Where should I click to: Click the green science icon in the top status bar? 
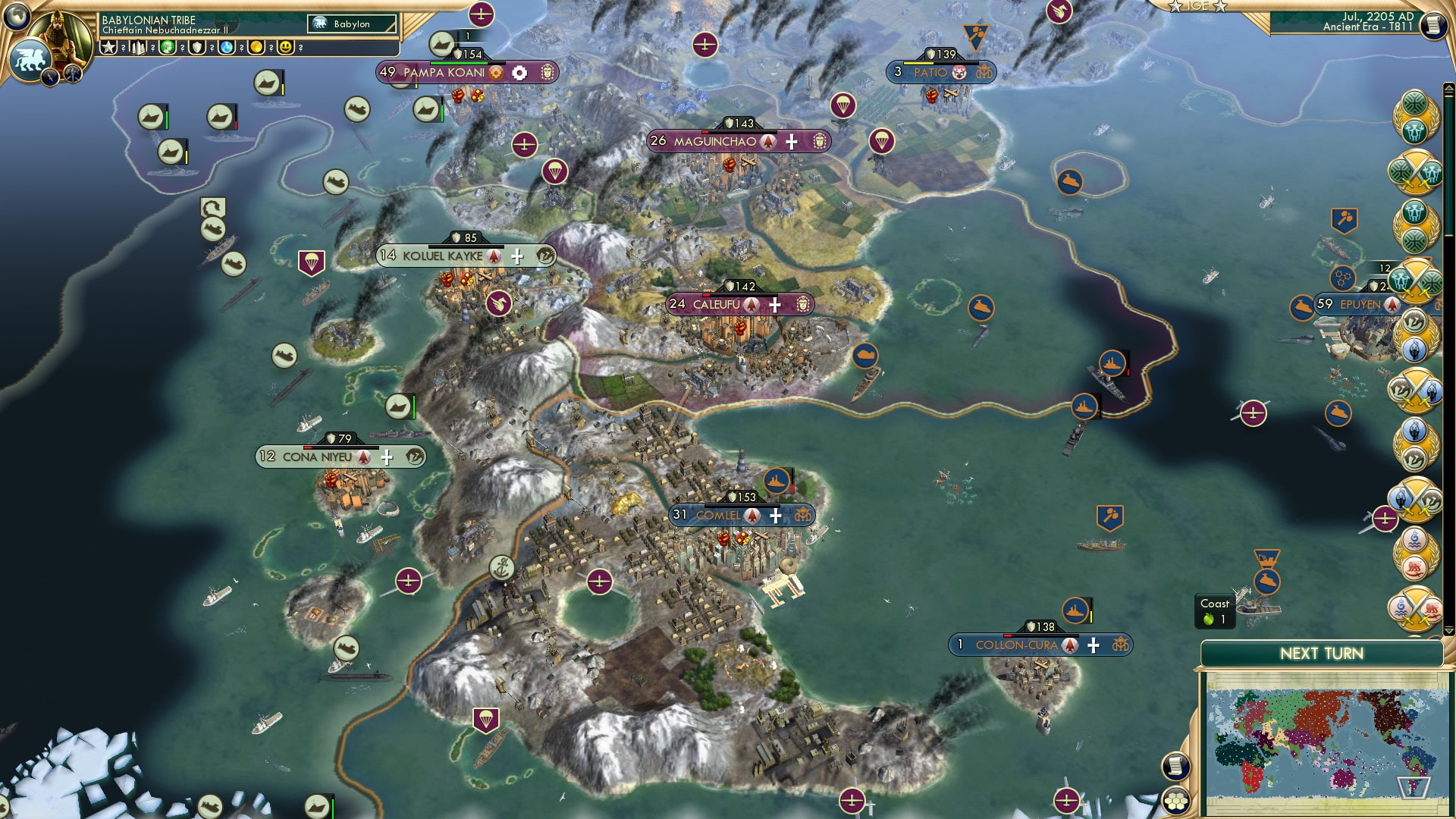pos(168,48)
